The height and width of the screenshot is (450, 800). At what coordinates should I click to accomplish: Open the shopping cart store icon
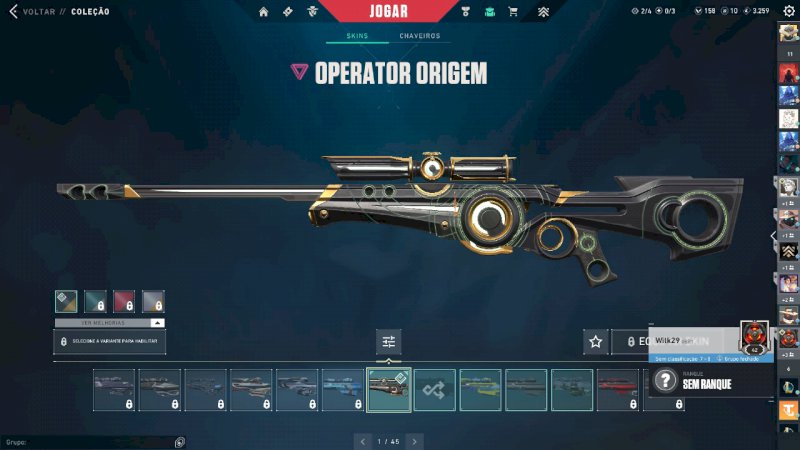513,12
